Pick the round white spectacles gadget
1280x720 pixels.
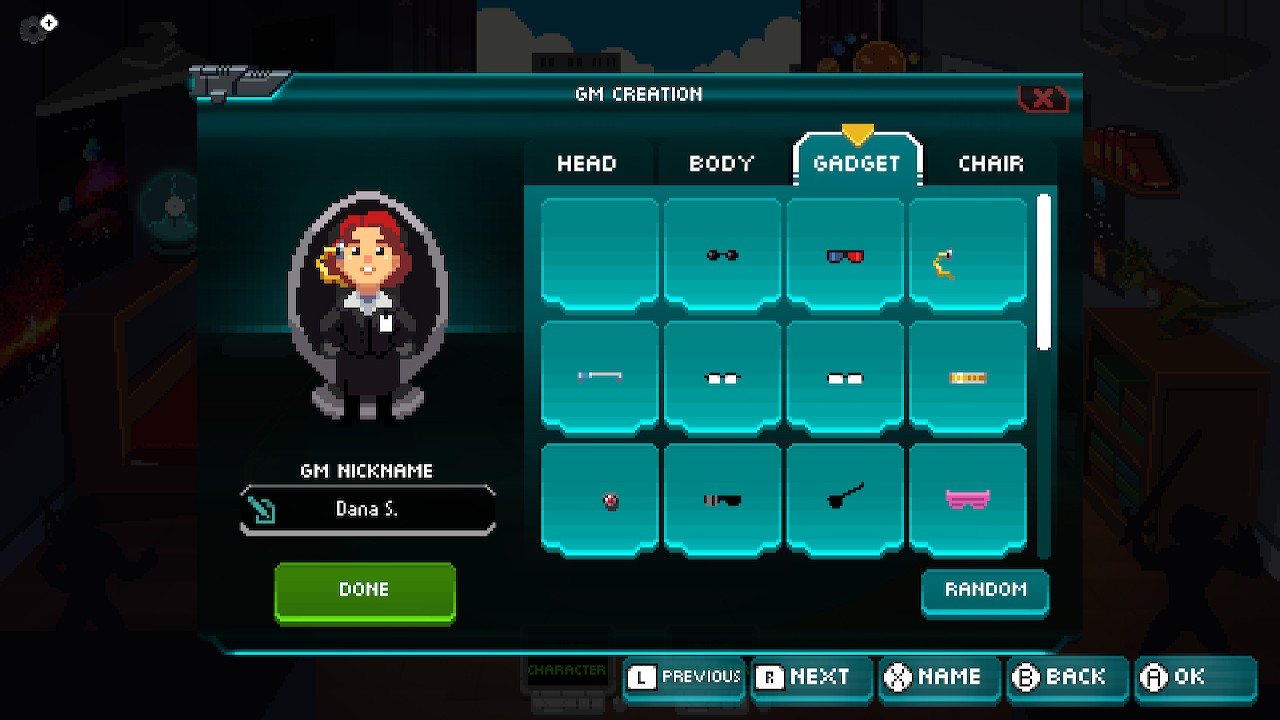click(722, 377)
